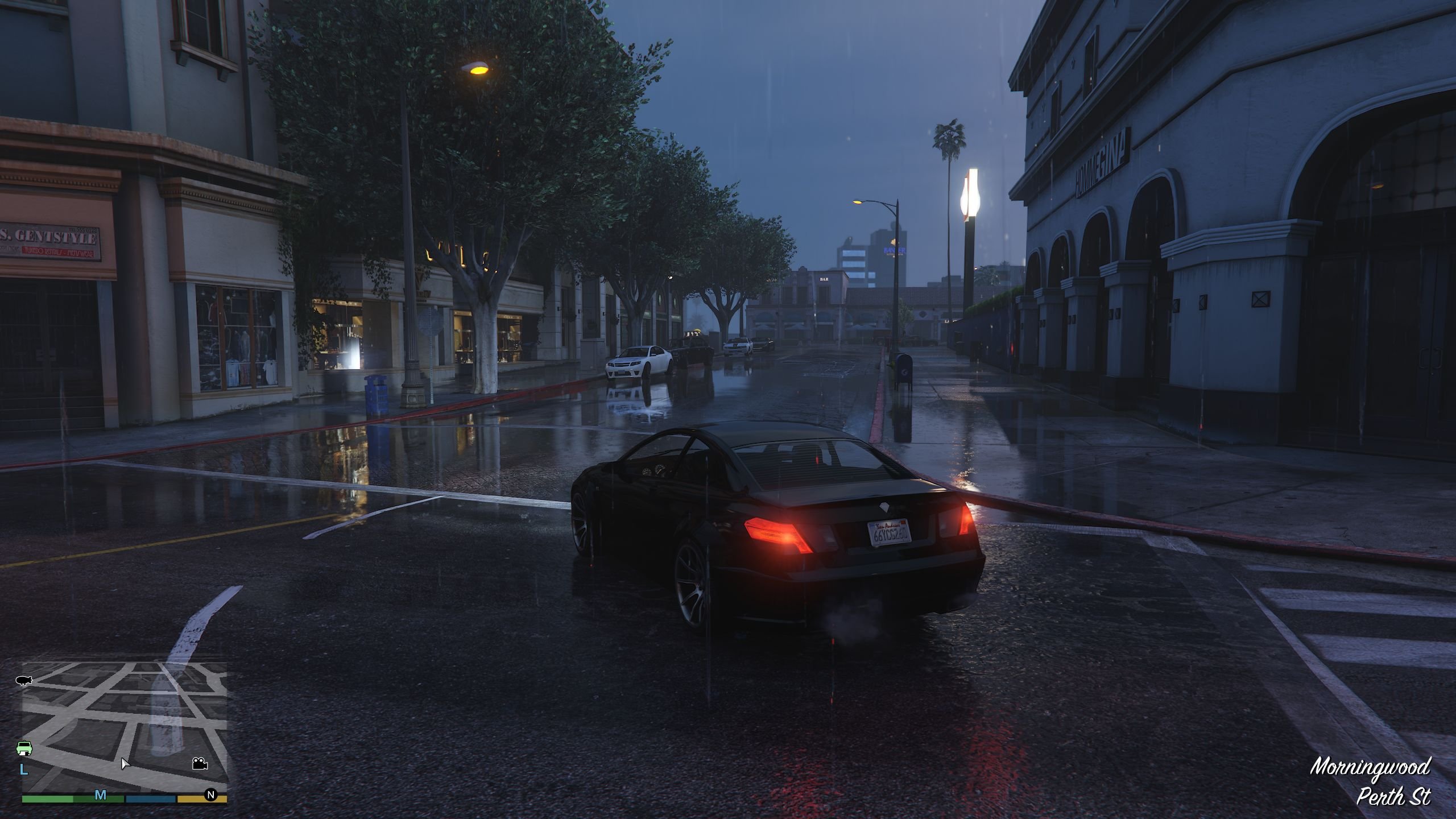Image resolution: width=1456 pixels, height=819 pixels.
Task: Click the white player arrow on the minimap
Action: [x=125, y=763]
